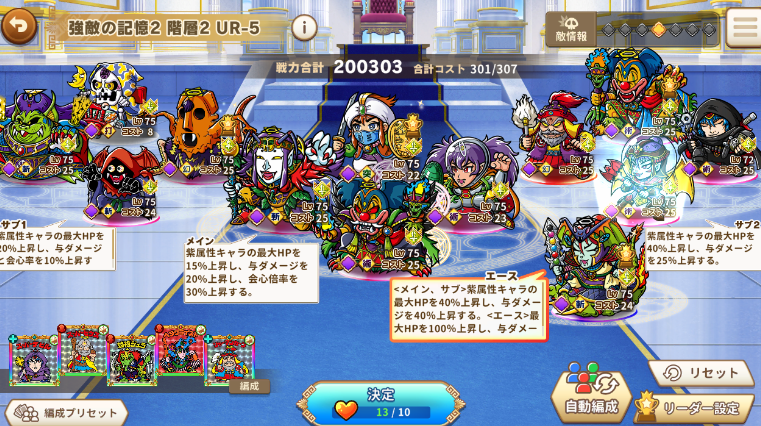Select the green demon character card
Screen dimensions: 761x426
click(x=132, y=360)
